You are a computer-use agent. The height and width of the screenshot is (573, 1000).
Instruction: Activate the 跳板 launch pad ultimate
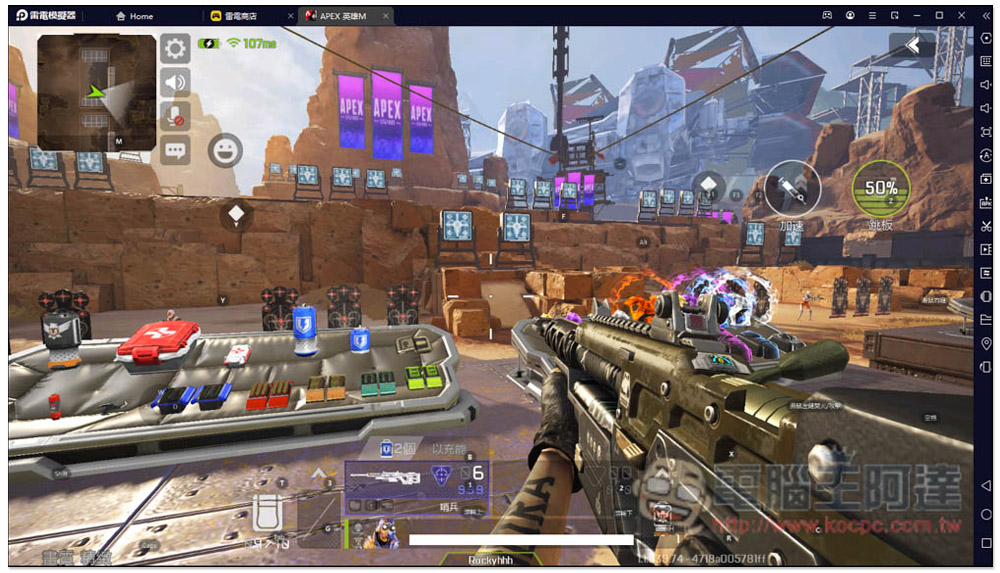point(881,188)
